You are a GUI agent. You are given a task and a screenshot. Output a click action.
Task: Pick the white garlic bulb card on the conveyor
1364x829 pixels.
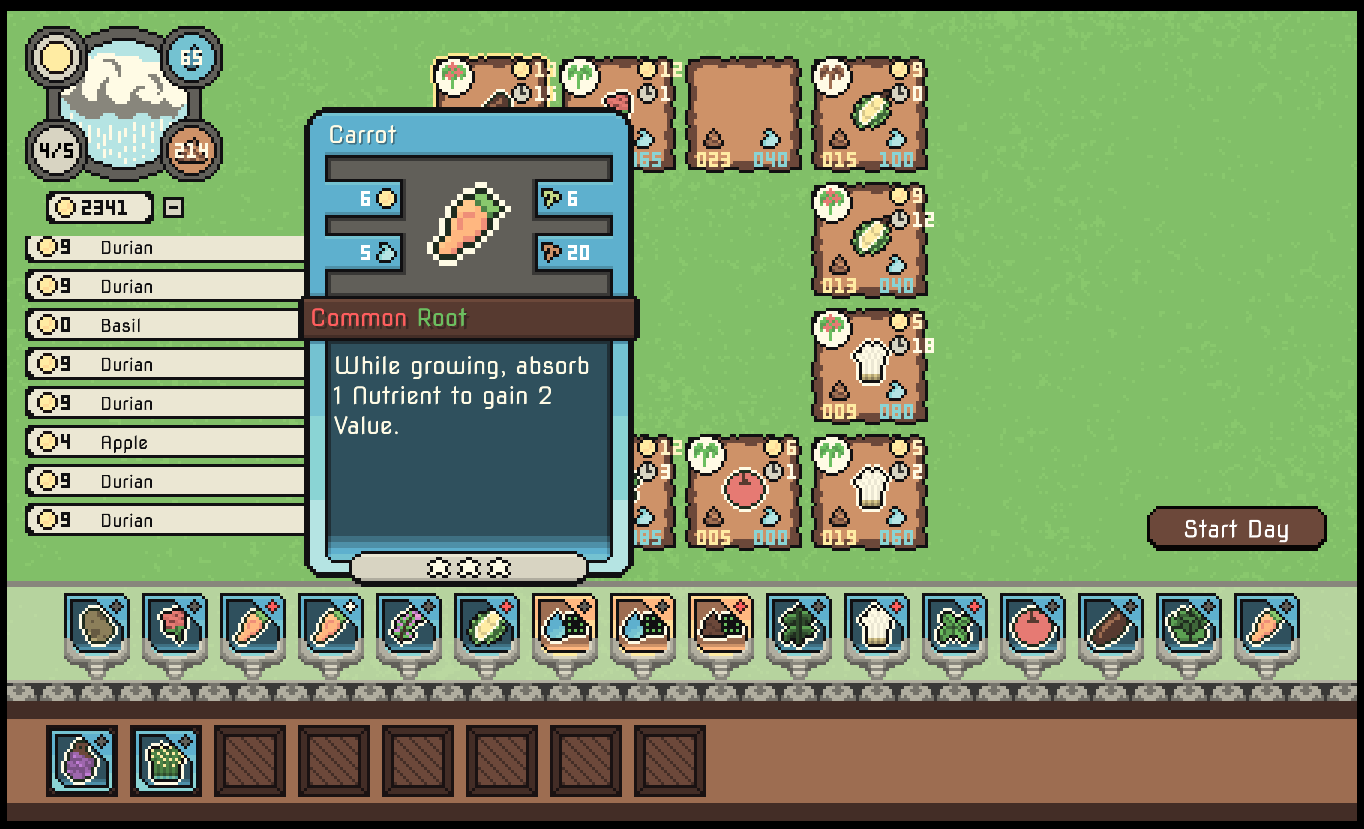[878, 625]
